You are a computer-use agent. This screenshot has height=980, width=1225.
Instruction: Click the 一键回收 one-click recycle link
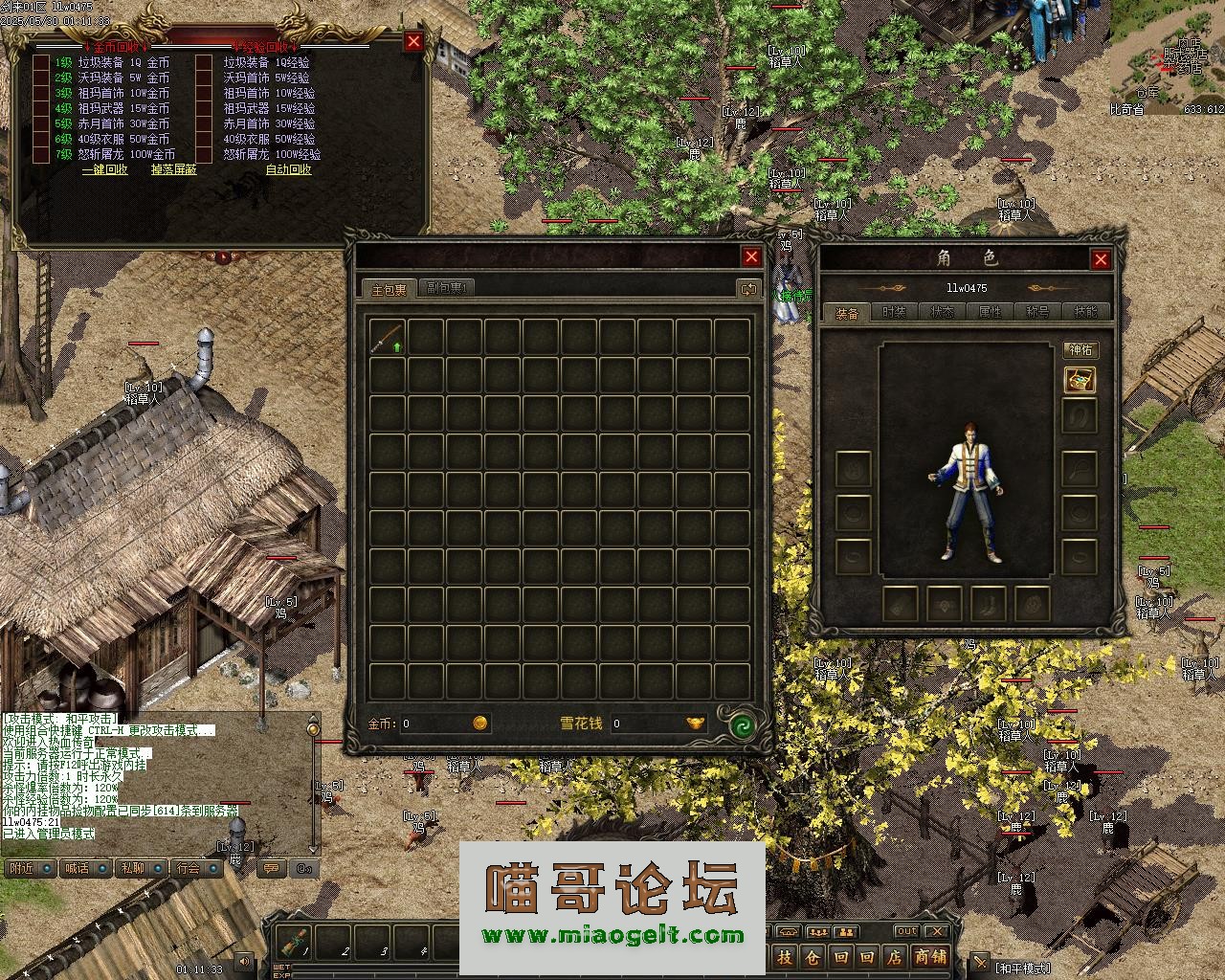pos(104,169)
